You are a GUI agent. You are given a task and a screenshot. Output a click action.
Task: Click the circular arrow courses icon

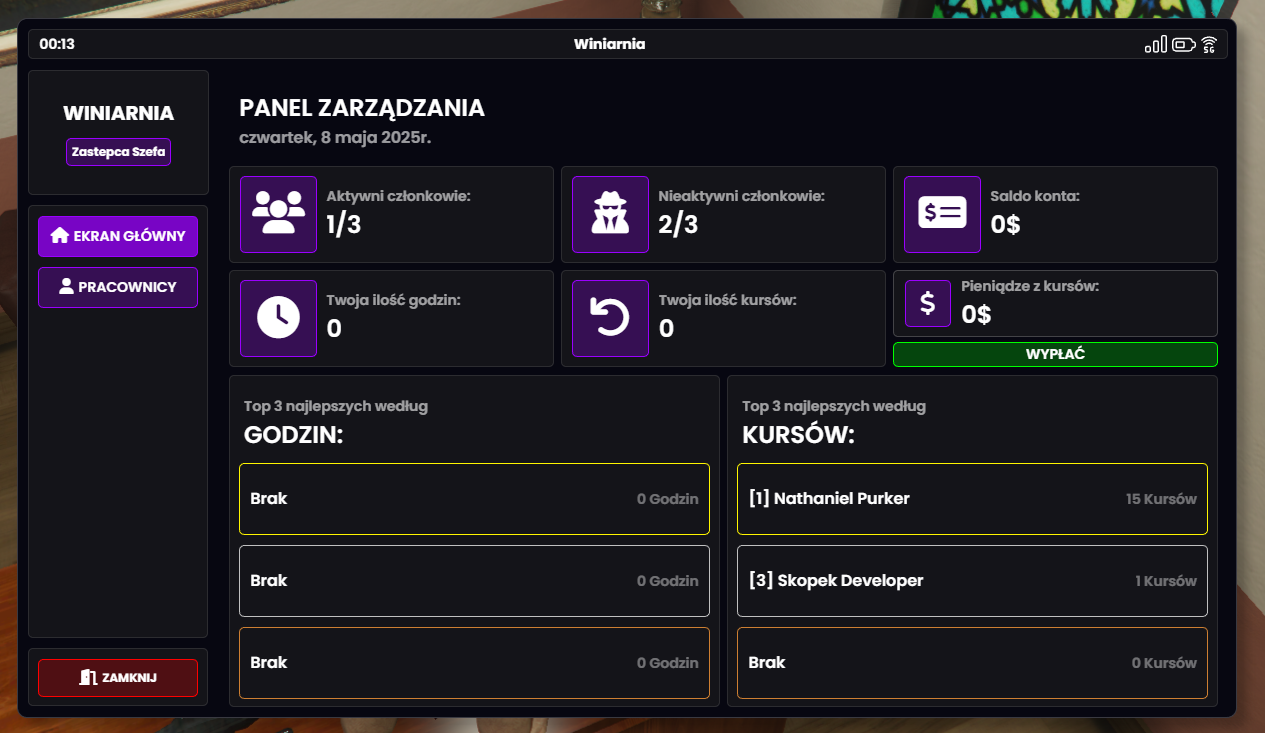(610, 318)
